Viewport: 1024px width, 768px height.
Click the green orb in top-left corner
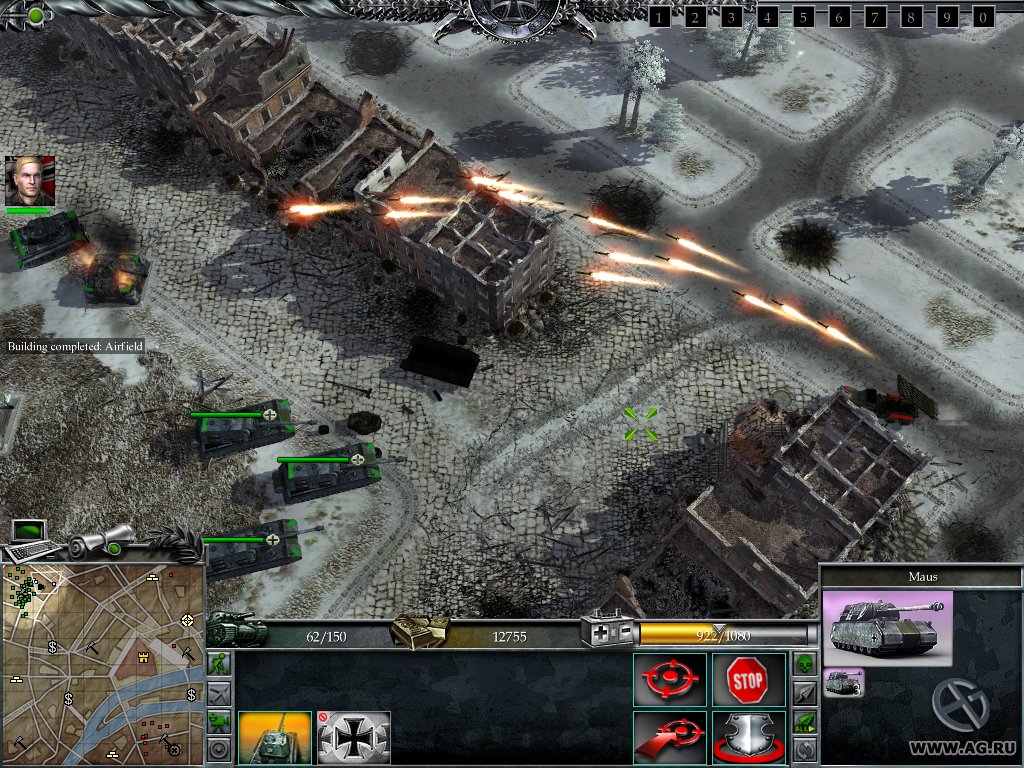coord(36,15)
